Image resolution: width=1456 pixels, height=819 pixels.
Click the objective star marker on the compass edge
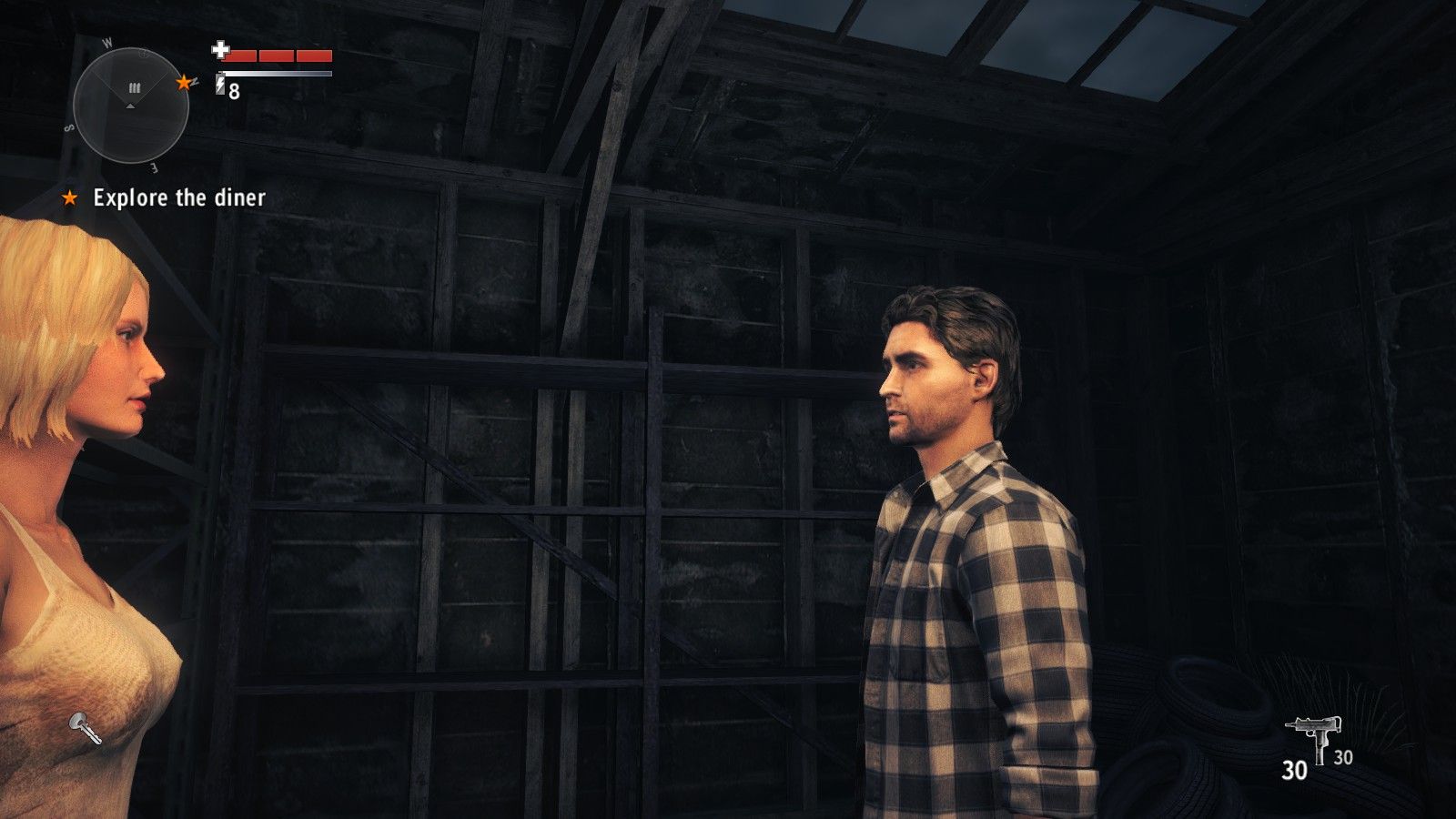tap(184, 83)
